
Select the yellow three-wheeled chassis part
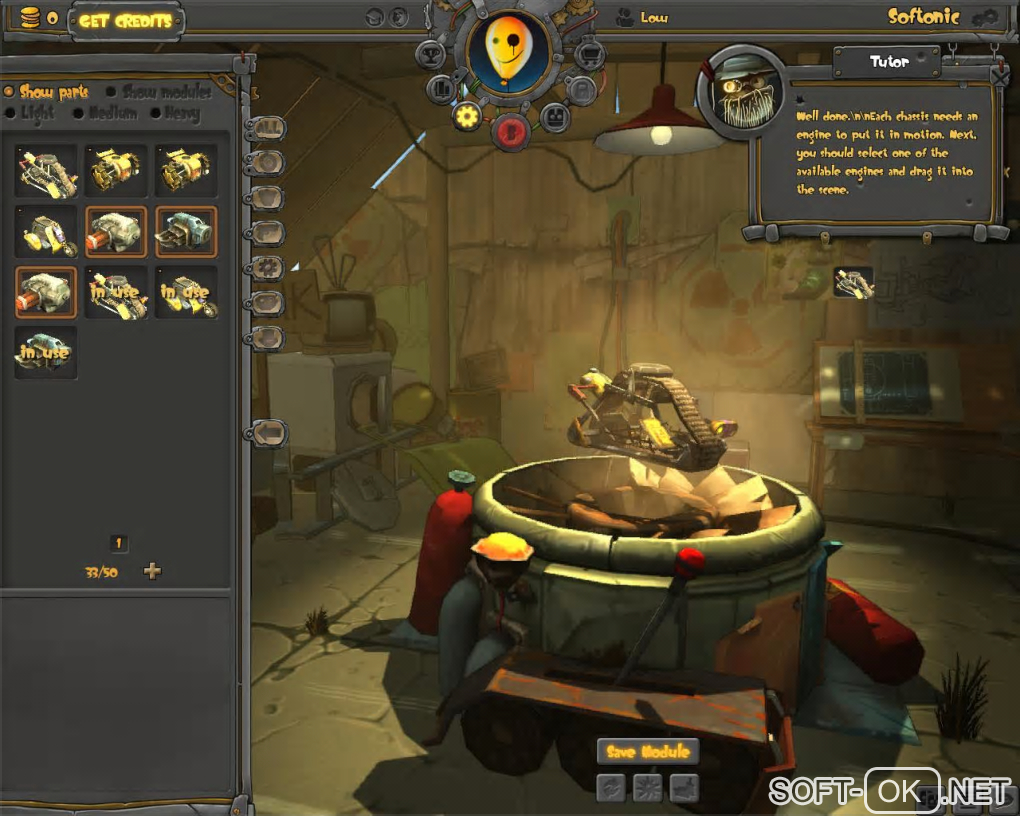tap(46, 231)
